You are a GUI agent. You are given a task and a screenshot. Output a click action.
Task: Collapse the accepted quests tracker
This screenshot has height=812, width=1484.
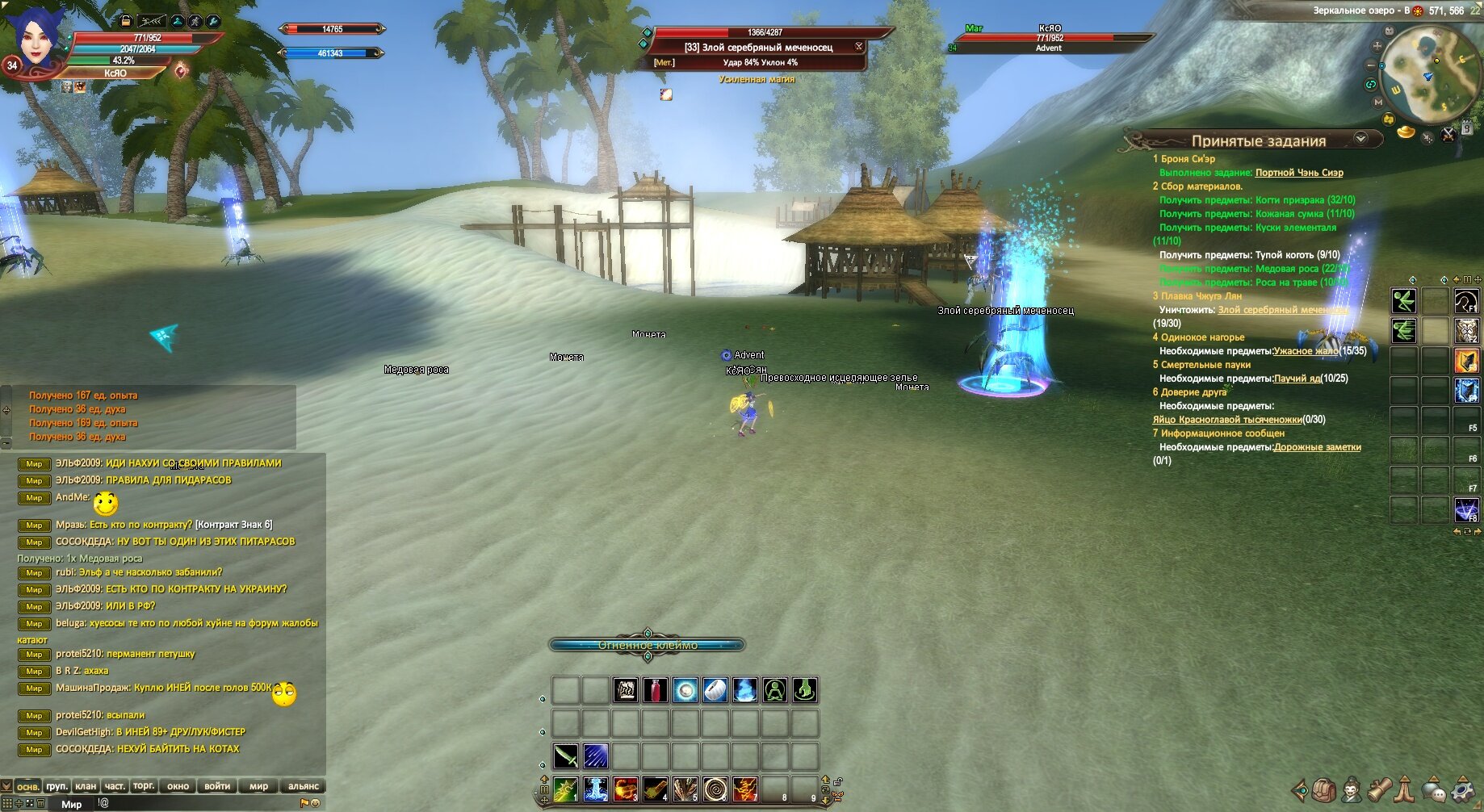point(1360,138)
